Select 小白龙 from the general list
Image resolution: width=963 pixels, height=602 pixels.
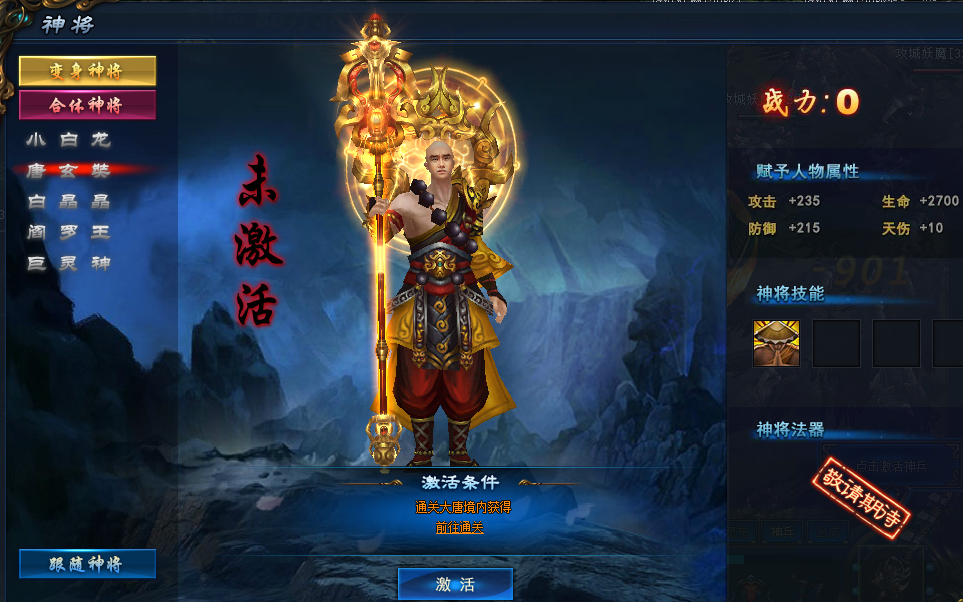68,139
